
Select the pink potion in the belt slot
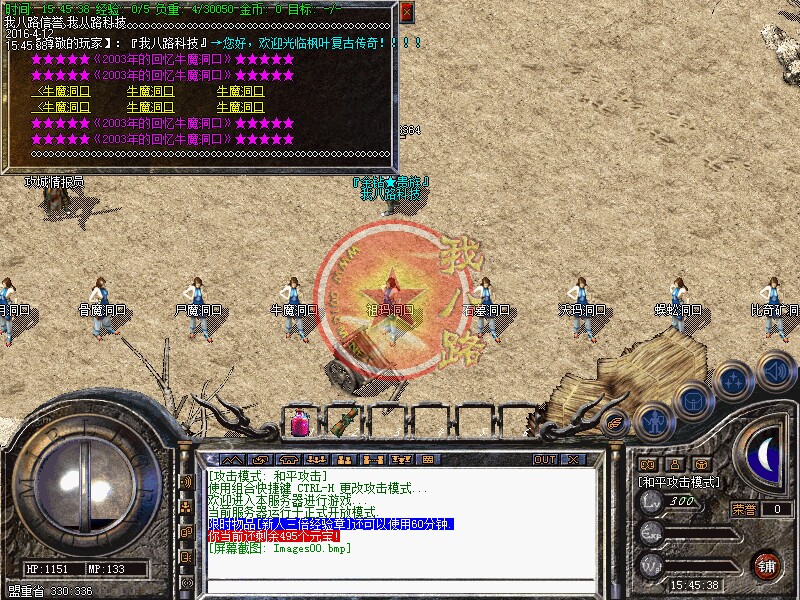[x=298, y=424]
